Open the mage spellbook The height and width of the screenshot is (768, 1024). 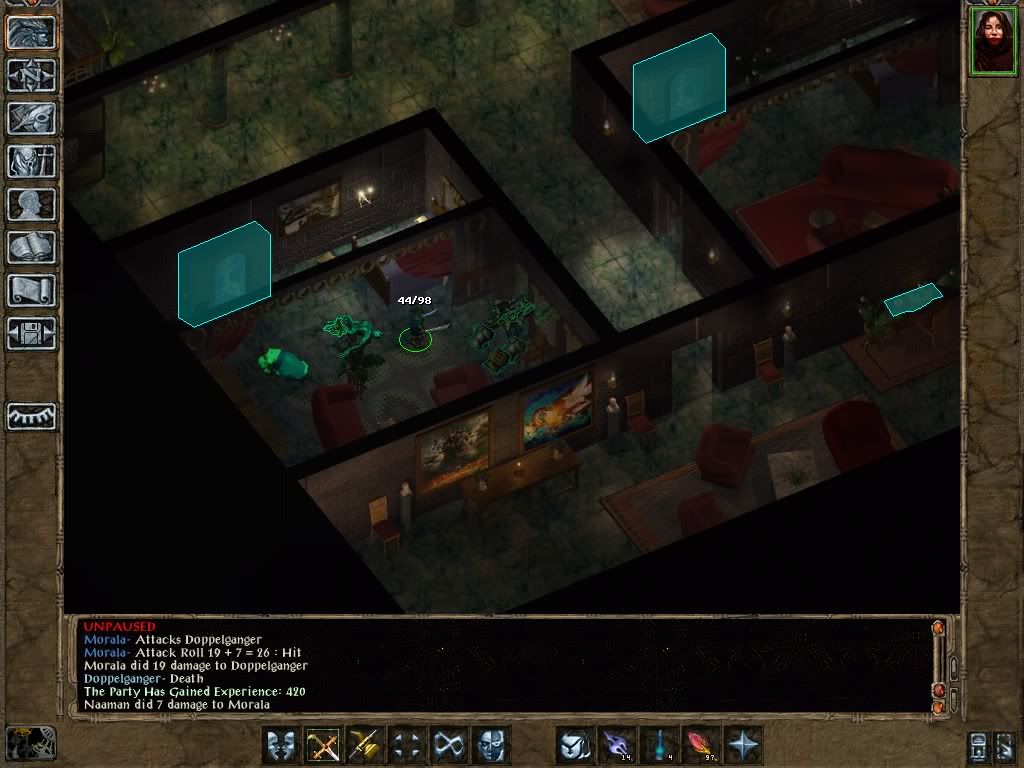tap(31, 247)
